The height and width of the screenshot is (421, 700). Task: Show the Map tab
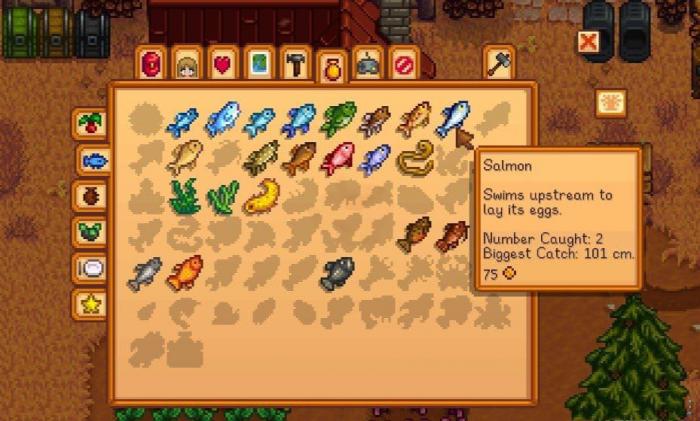coord(258,64)
